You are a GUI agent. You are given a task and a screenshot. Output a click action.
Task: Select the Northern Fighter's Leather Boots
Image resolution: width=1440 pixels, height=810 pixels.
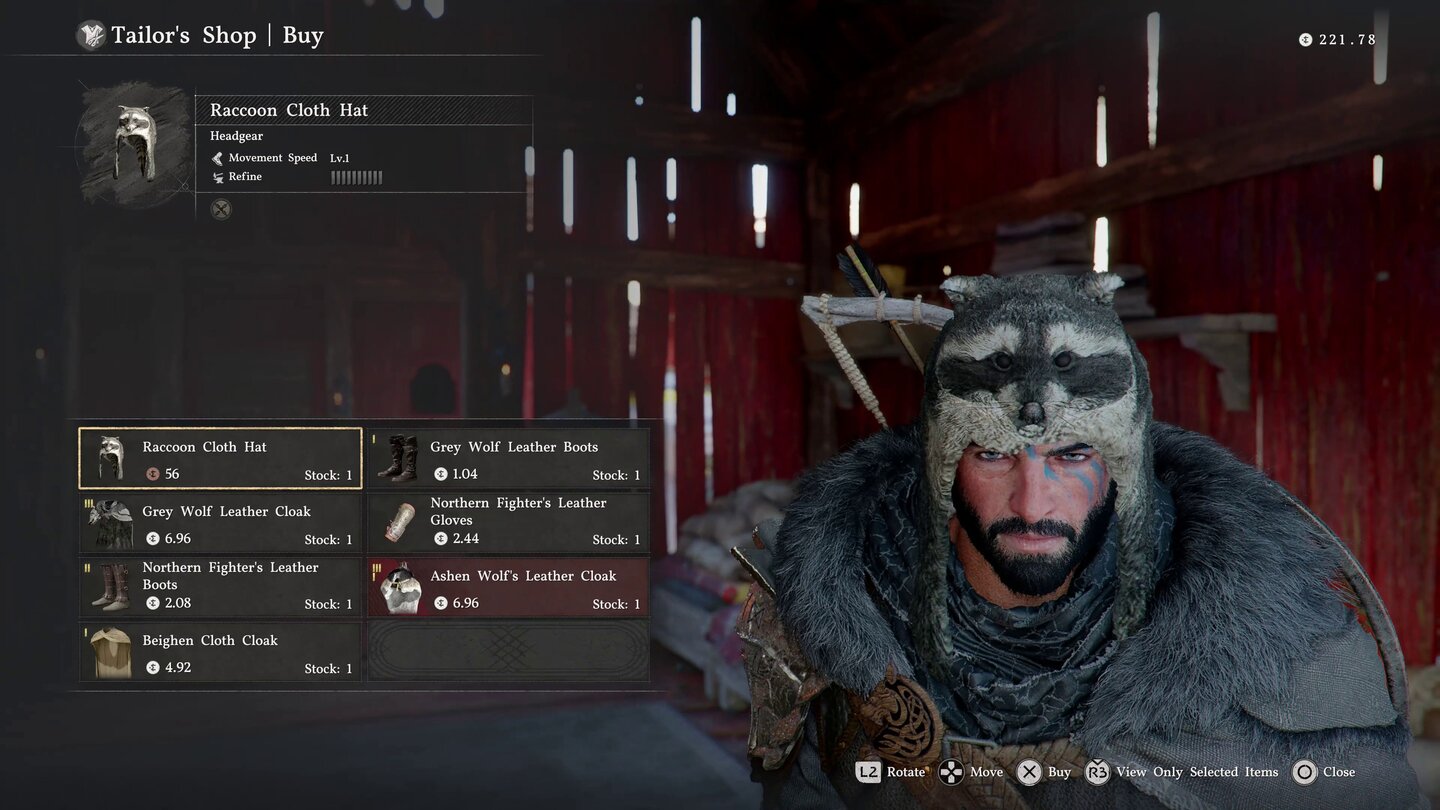click(220, 587)
